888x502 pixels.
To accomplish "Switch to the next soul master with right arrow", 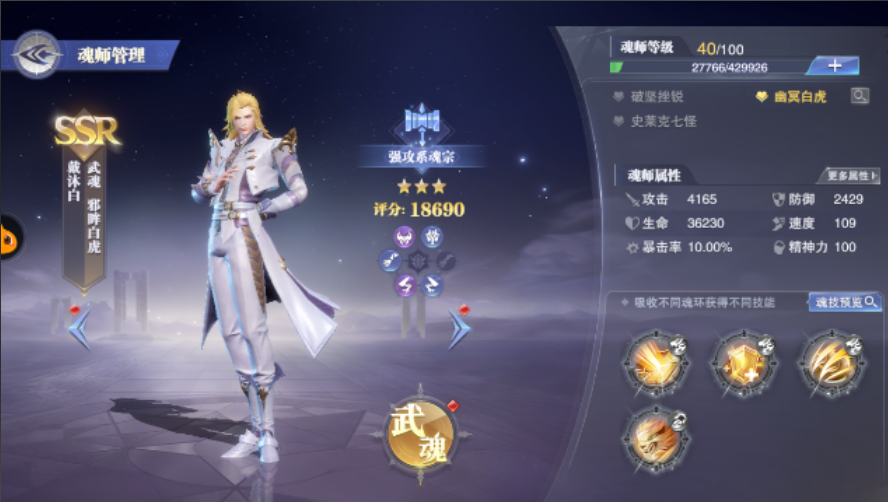I will point(458,327).
